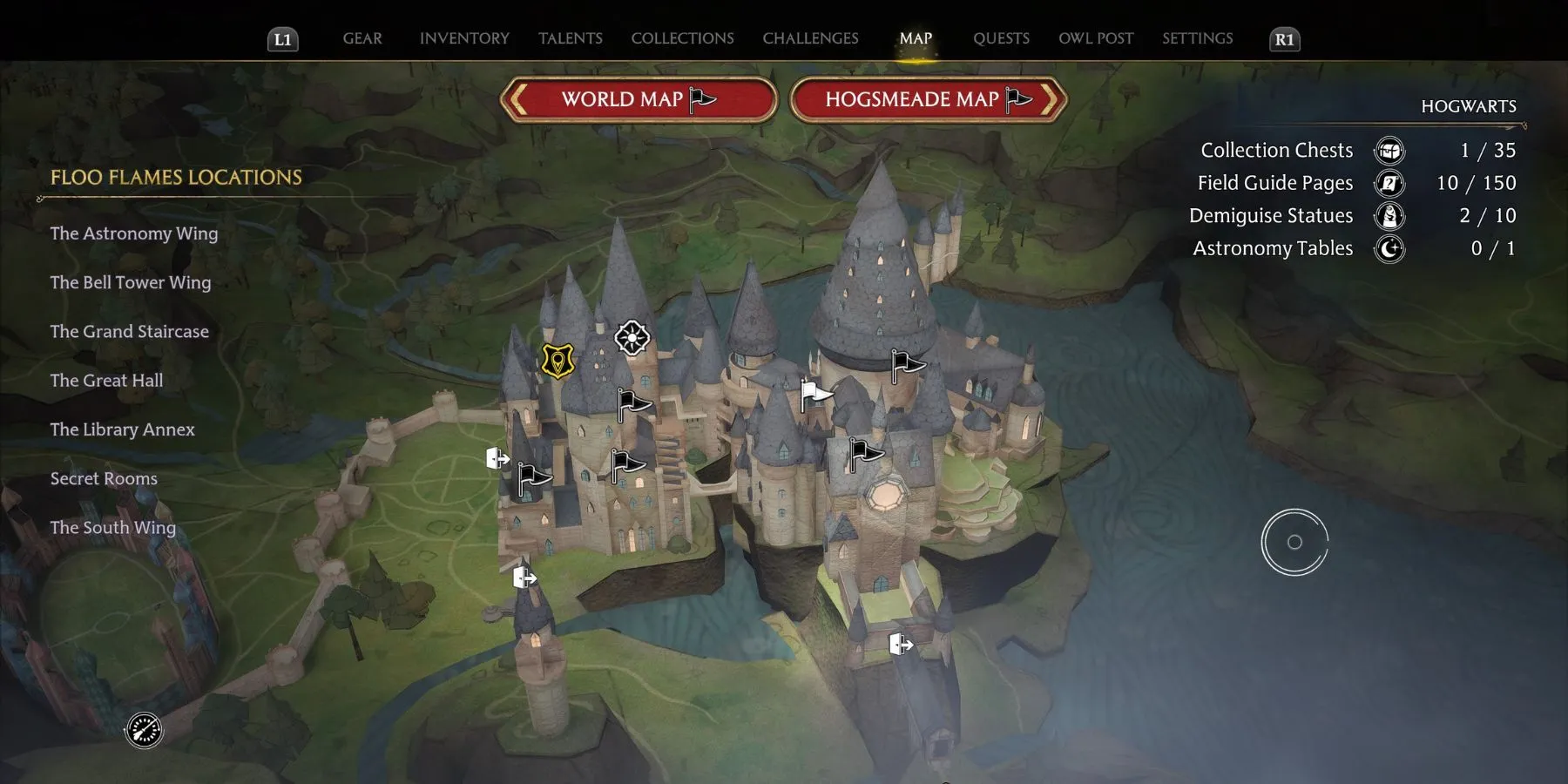
Task: Choose The South Wing floo location
Action: [113, 528]
